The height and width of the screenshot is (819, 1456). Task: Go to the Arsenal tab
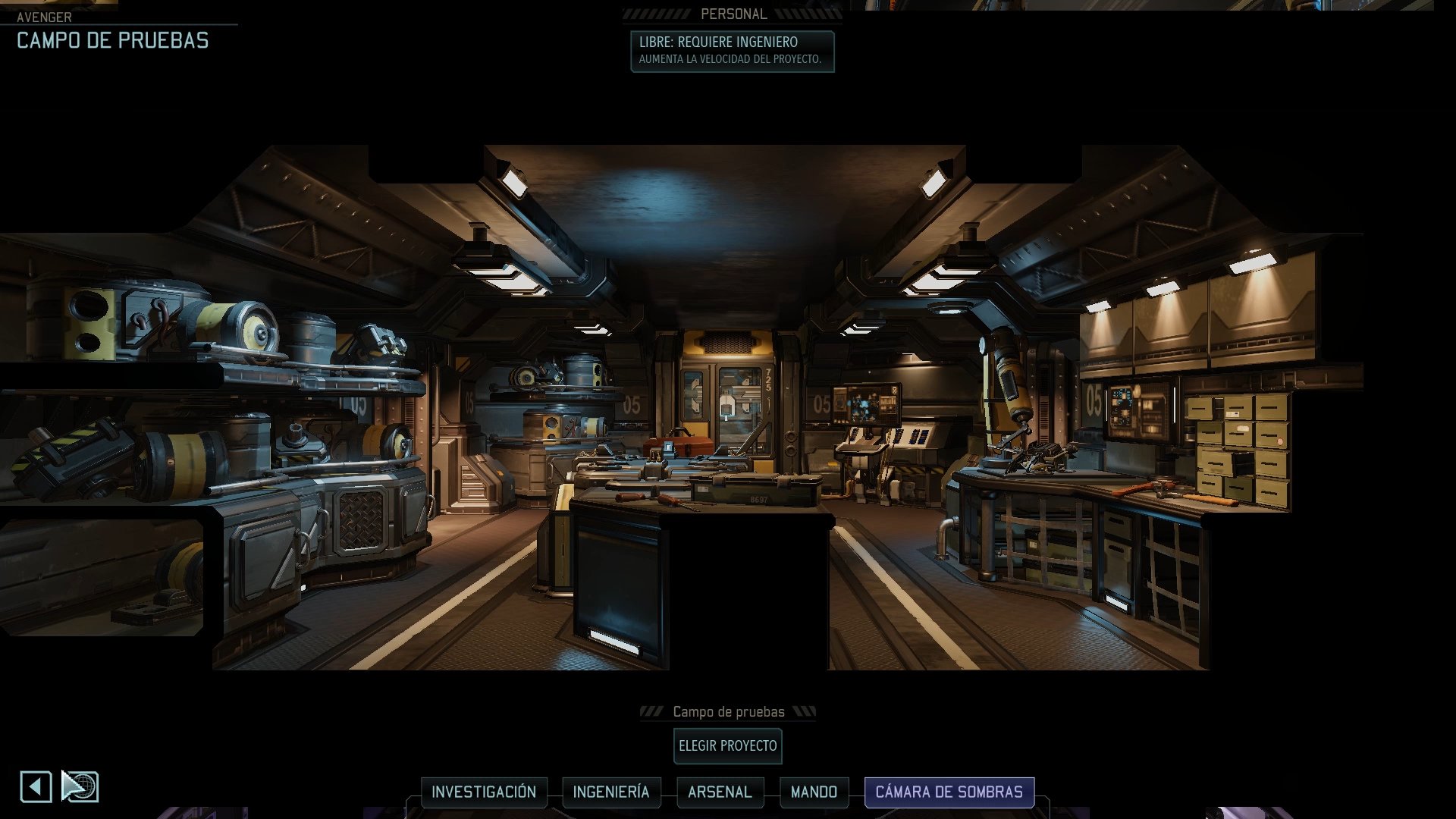pyautogui.click(x=720, y=792)
